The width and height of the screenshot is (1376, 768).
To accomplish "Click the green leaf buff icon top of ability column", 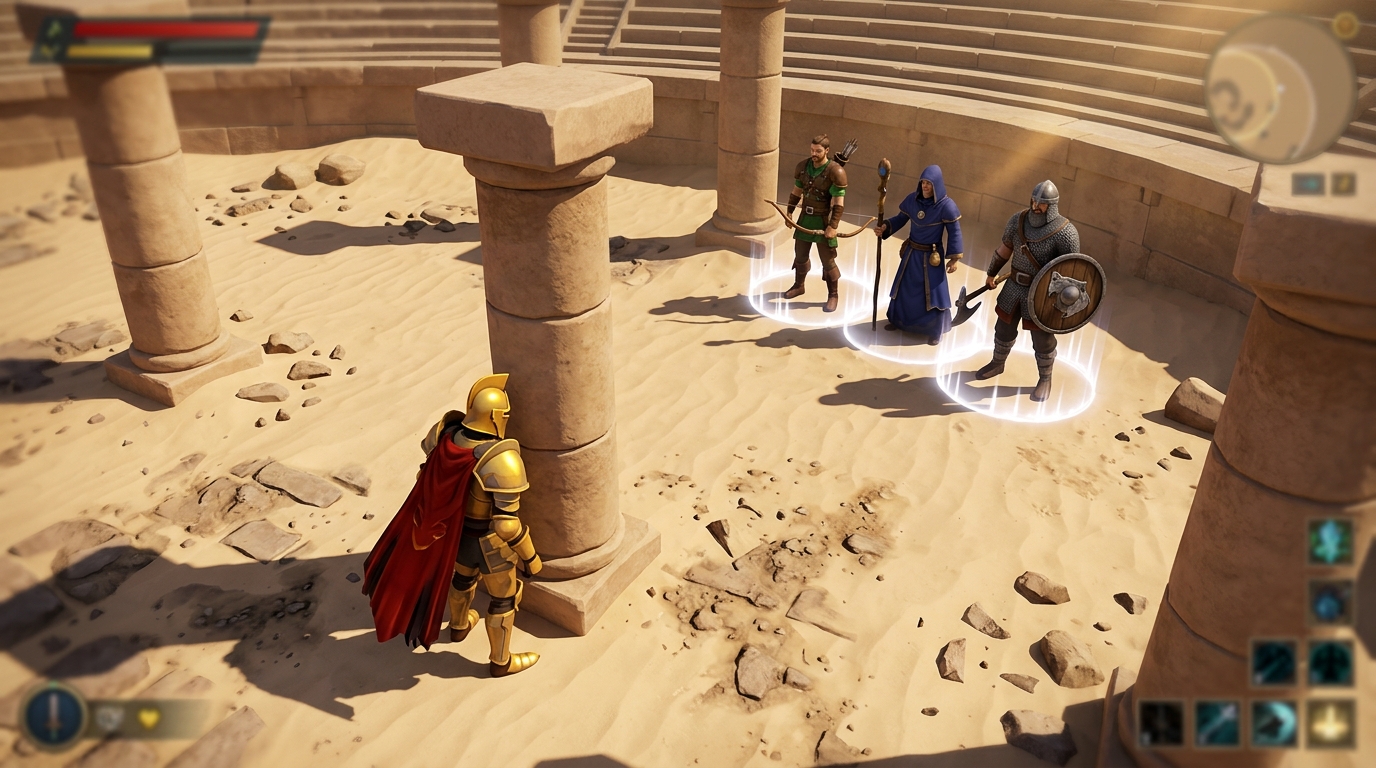I will (x=1330, y=542).
